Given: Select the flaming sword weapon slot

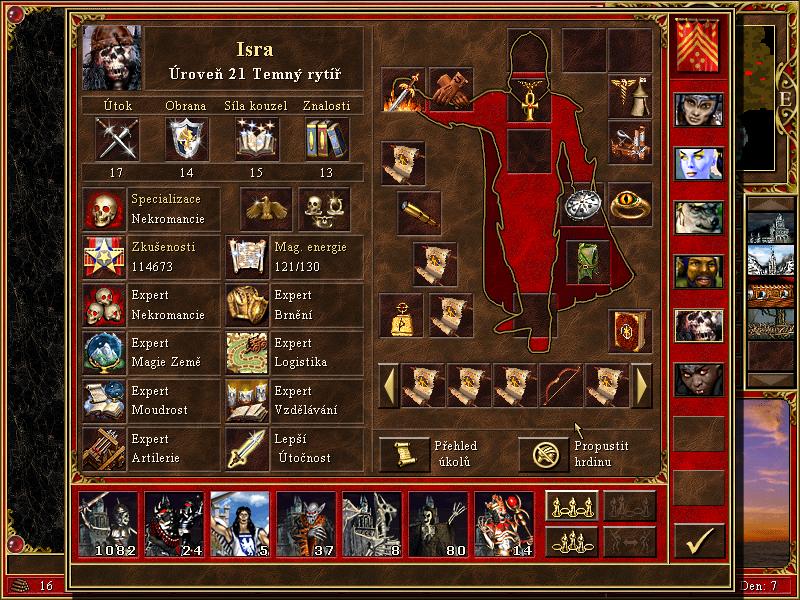Looking at the screenshot, I should click(403, 90).
